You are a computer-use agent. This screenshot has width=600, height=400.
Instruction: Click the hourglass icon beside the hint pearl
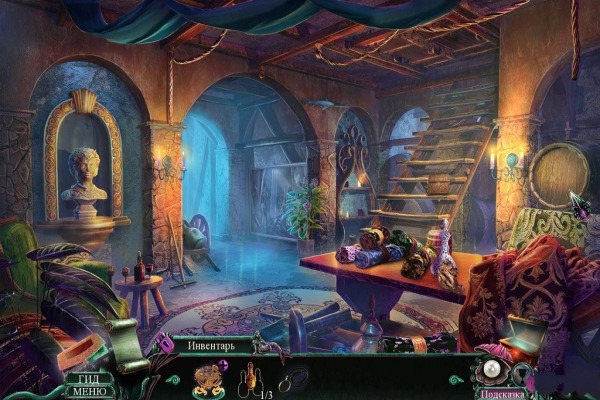point(523,374)
